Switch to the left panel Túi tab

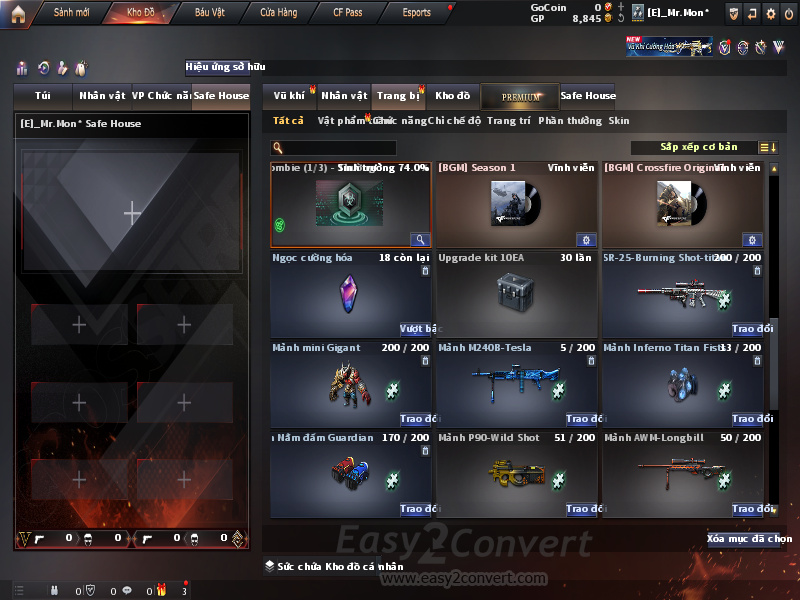[43, 96]
